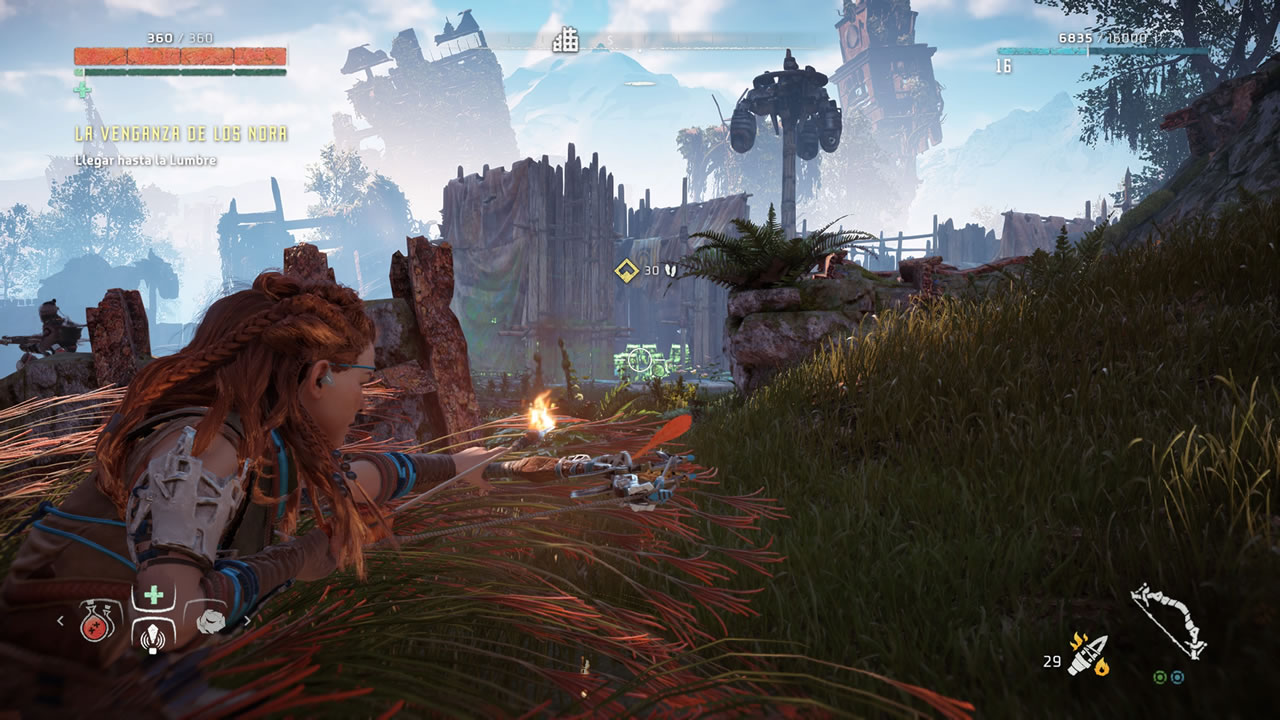Click the settlement icon on the compass
The image size is (1280, 720).
pyautogui.click(x=566, y=40)
